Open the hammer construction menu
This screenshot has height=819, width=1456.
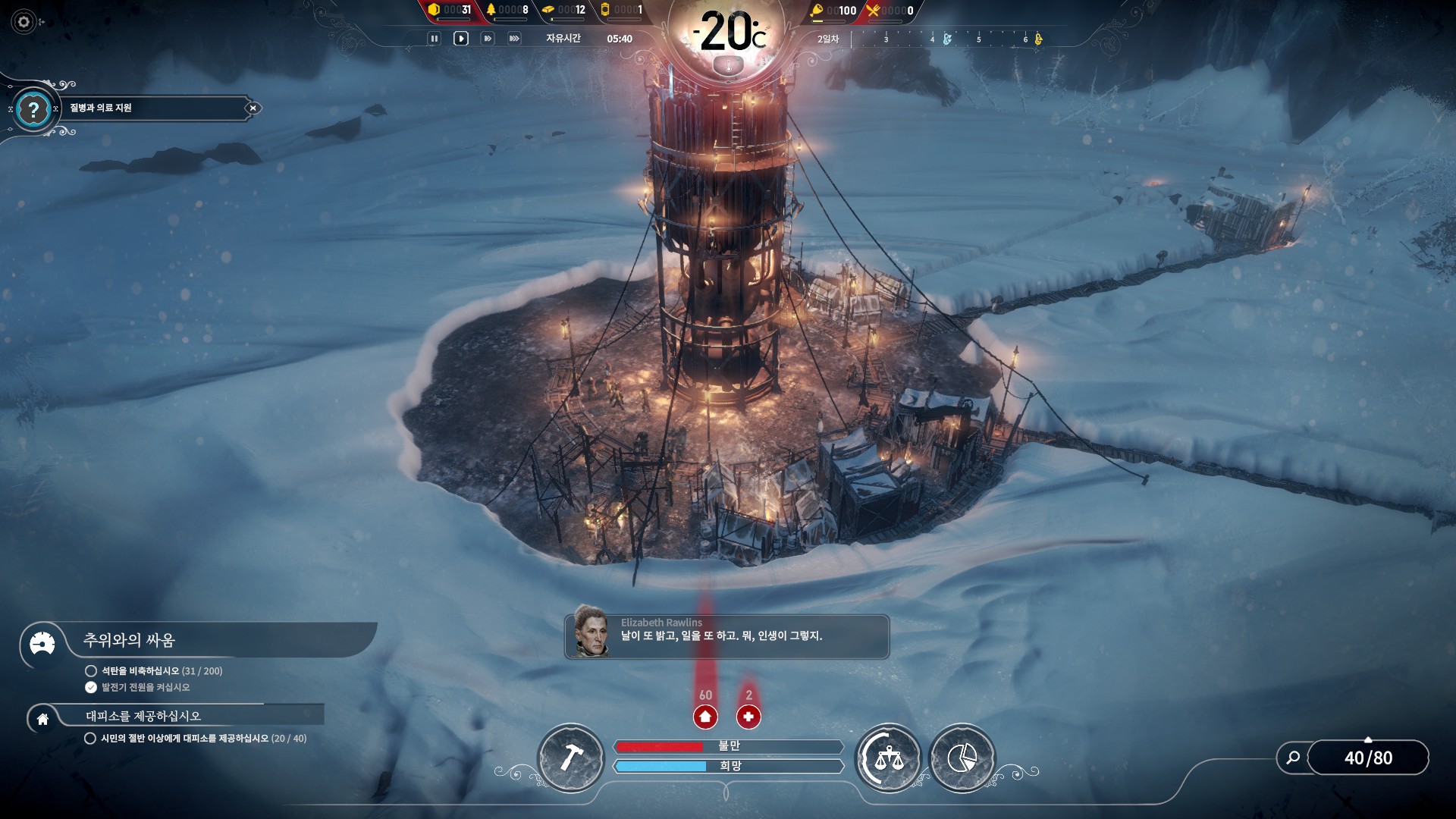tap(571, 758)
